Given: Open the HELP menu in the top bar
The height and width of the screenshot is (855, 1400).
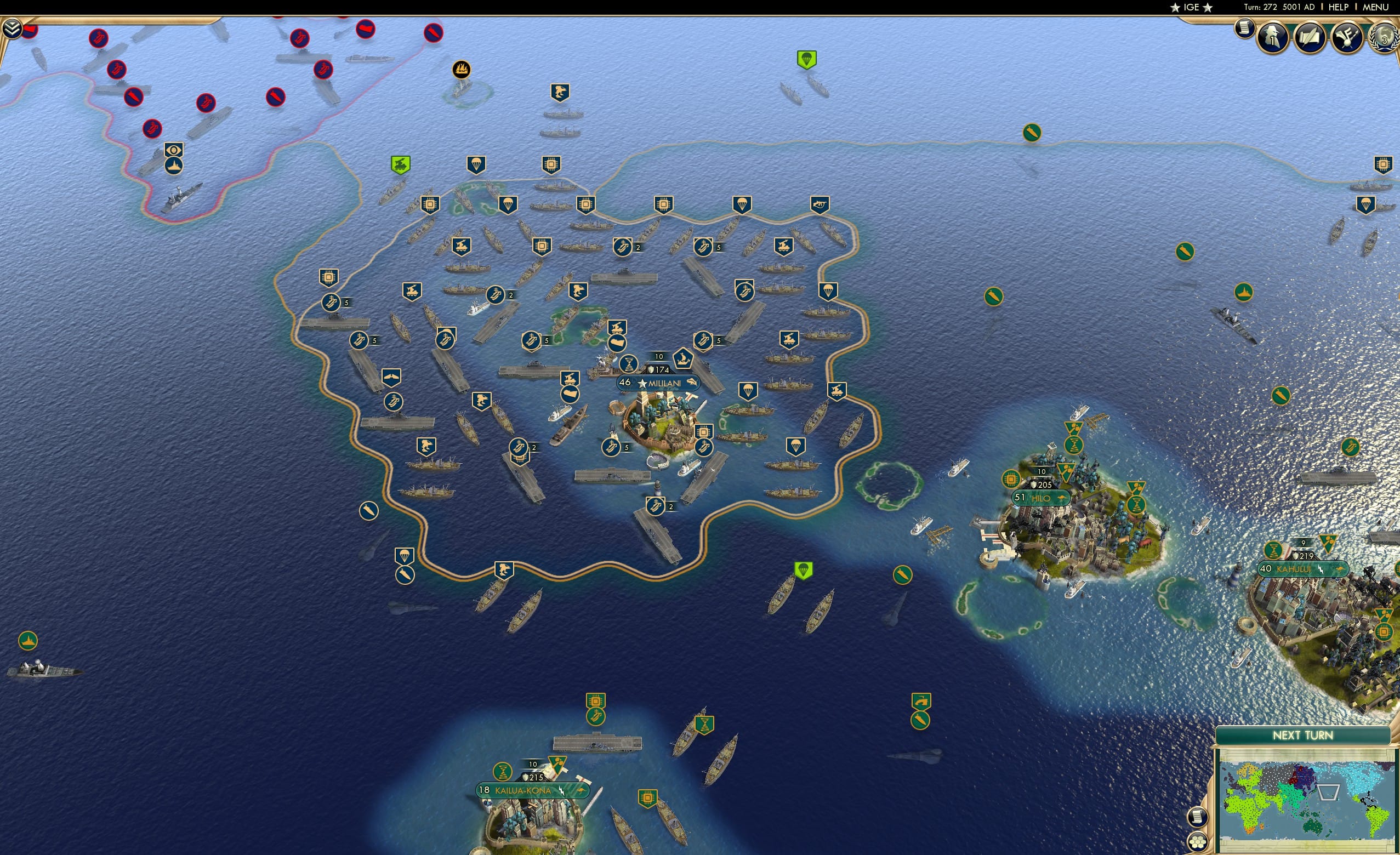Looking at the screenshot, I should pyautogui.click(x=1339, y=7).
